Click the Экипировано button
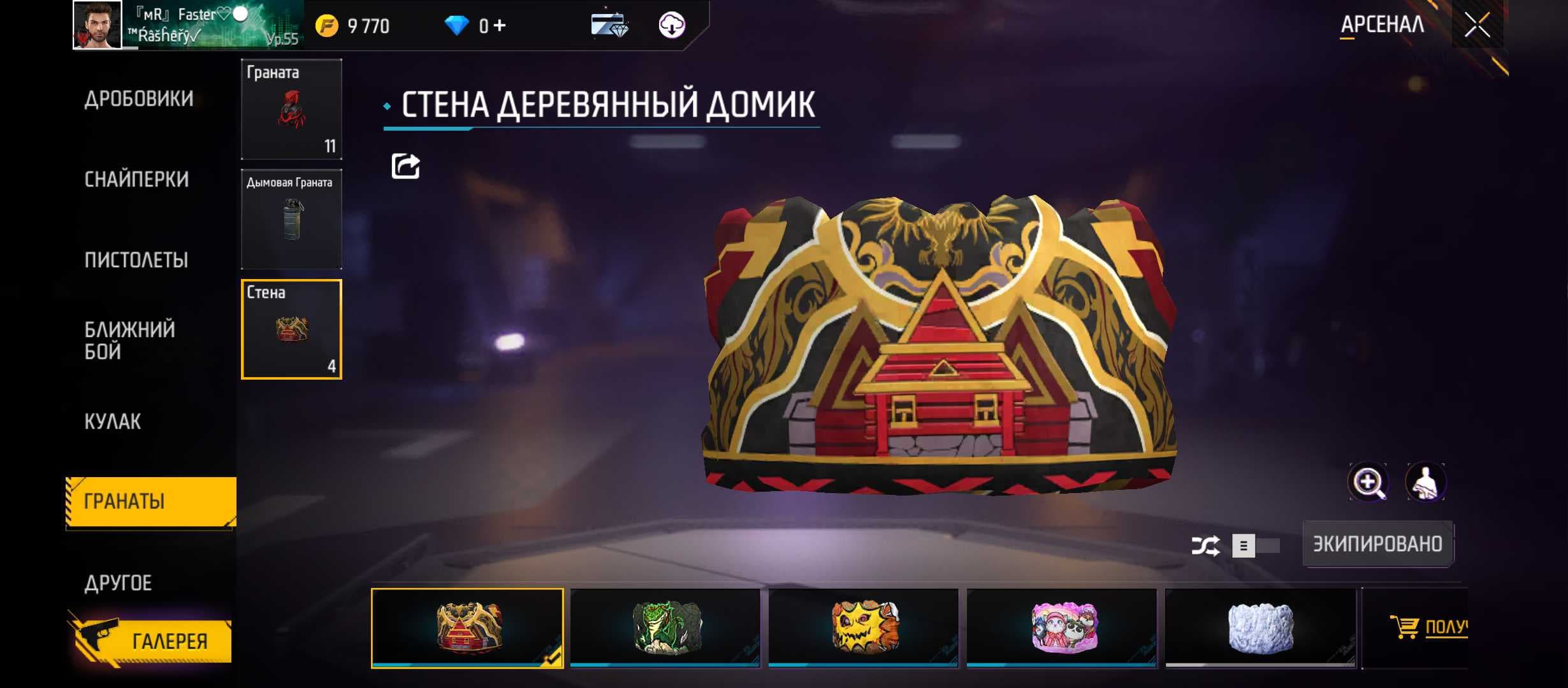 pyautogui.click(x=1377, y=544)
